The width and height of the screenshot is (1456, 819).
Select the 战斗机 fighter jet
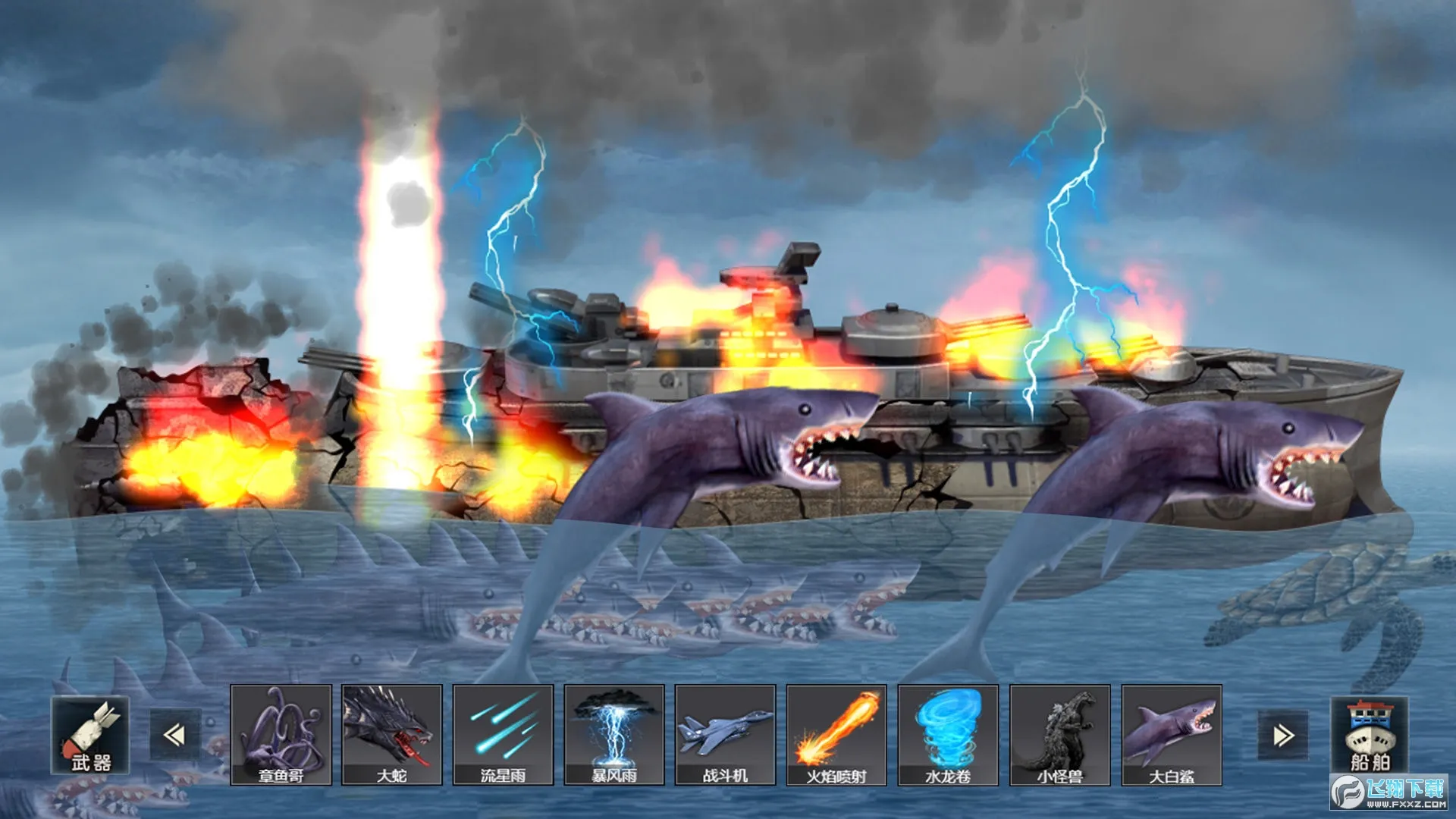[726, 734]
